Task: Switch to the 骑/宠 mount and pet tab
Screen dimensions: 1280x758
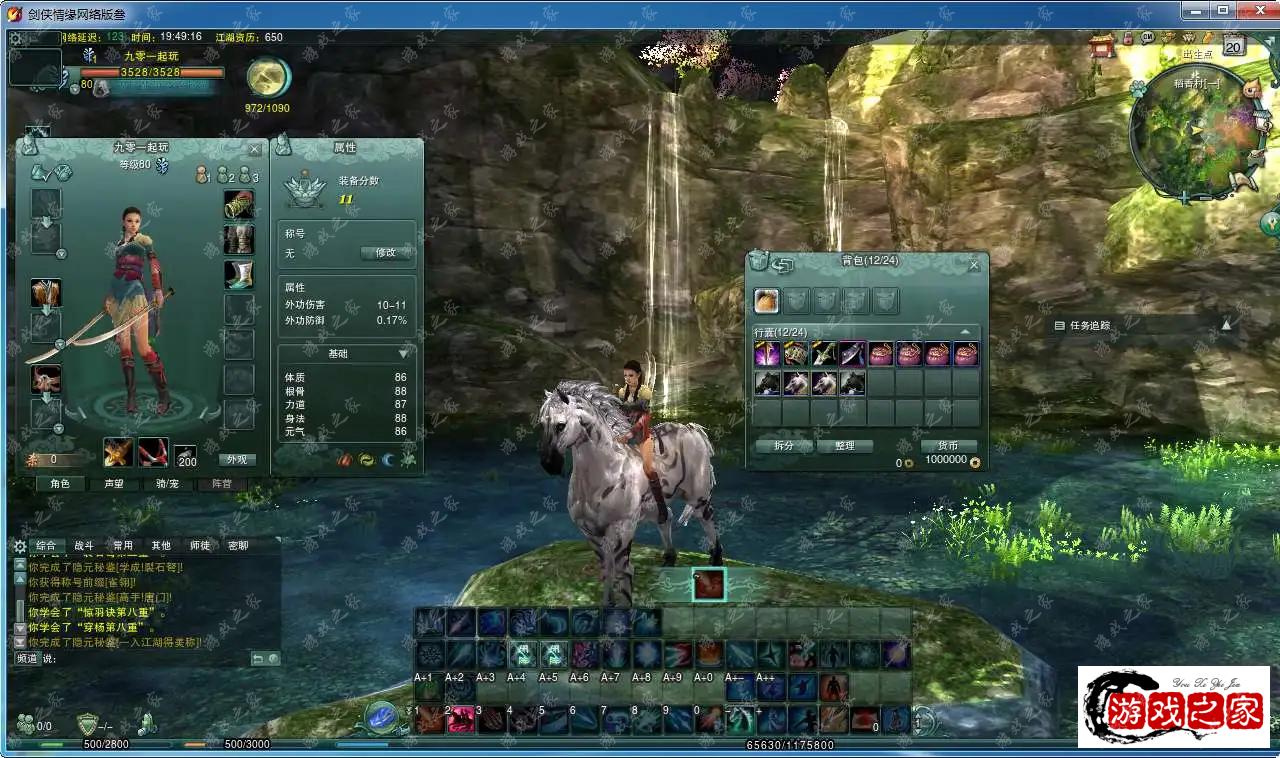Action: click(x=167, y=484)
